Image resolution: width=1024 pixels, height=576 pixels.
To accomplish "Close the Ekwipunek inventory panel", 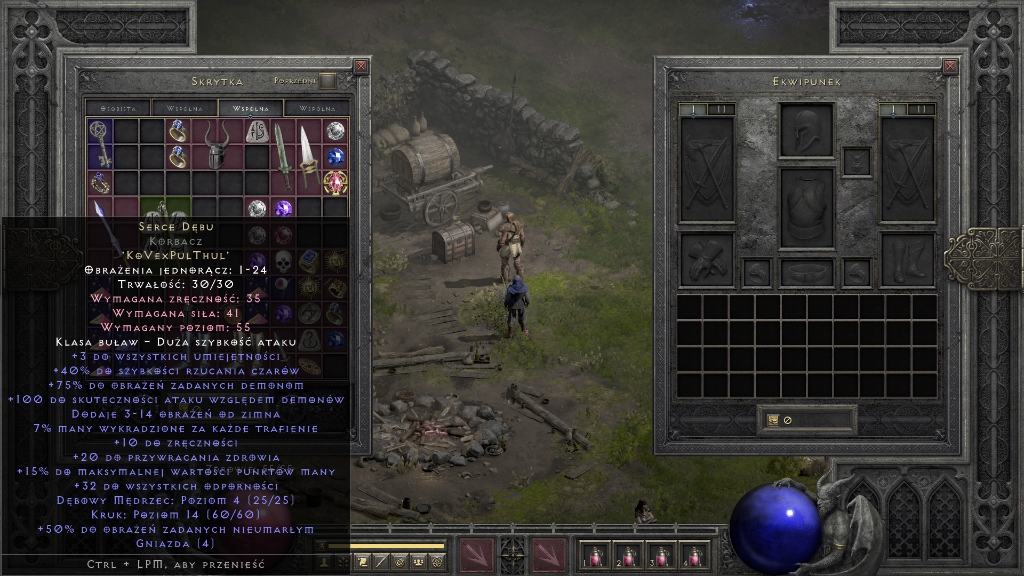I will (949, 66).
